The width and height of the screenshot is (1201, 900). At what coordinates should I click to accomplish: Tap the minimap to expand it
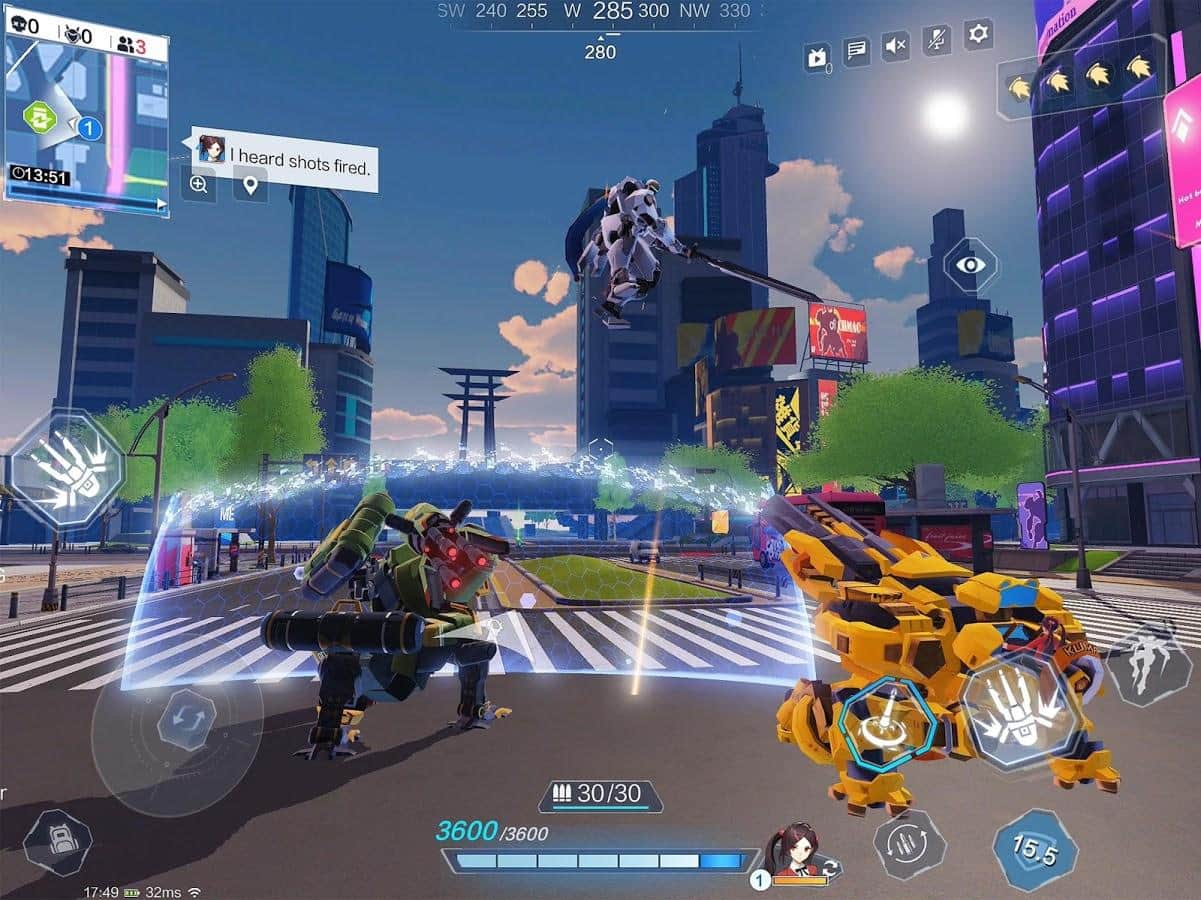pos(86,110)
